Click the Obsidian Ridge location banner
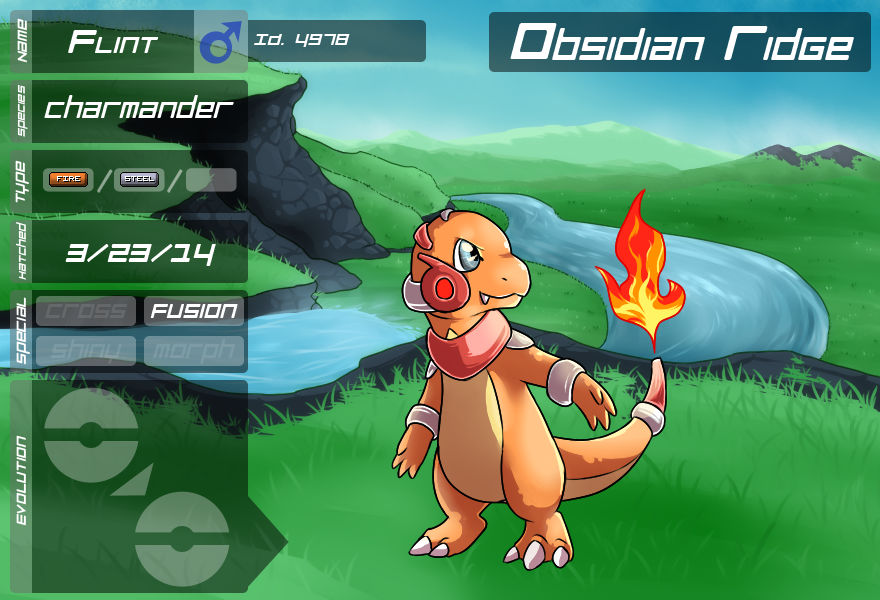The height and width of the screenshot is (600, 880). (680, 43)
